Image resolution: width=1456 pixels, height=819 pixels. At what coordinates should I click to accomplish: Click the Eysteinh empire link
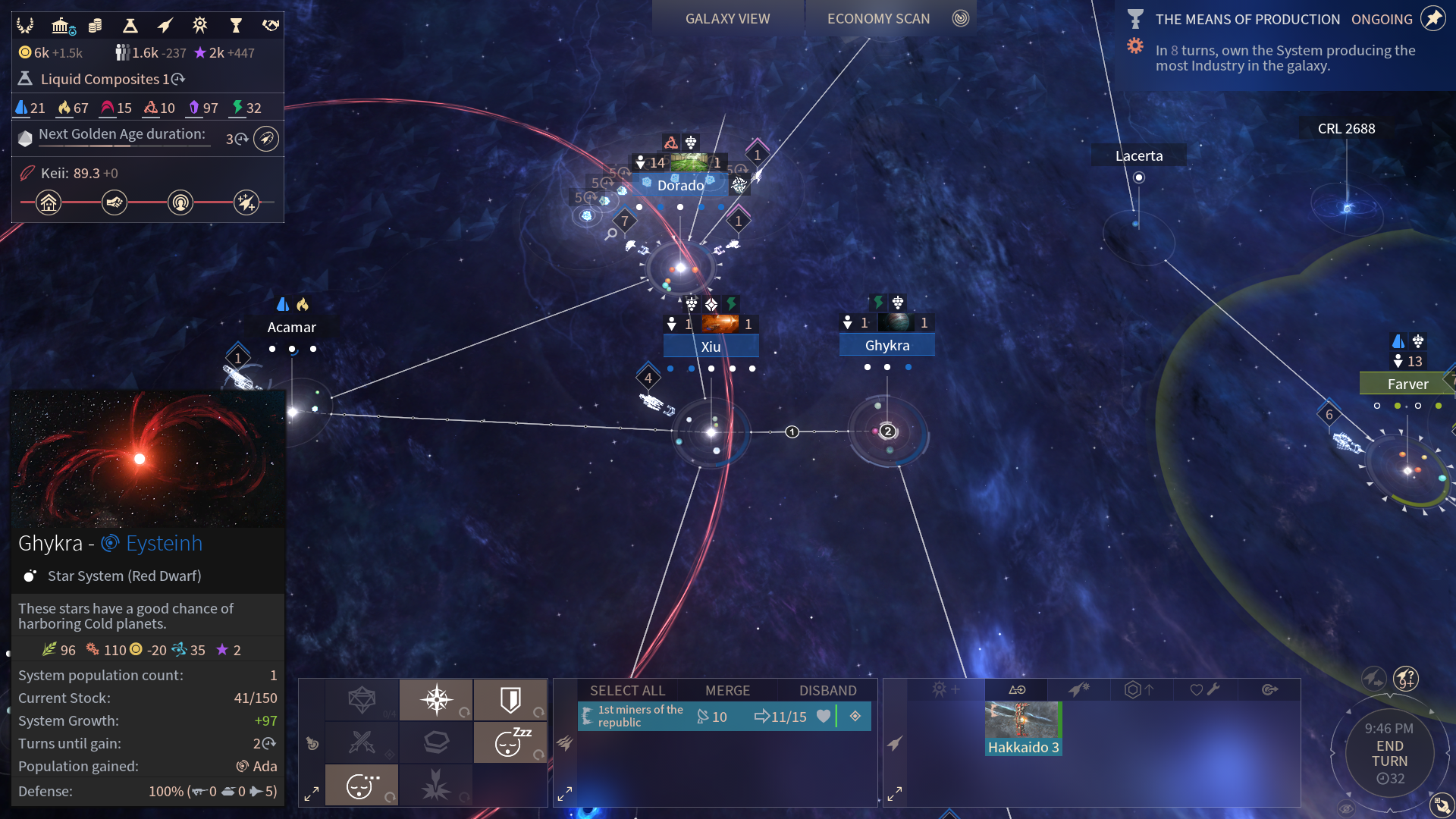164,543
